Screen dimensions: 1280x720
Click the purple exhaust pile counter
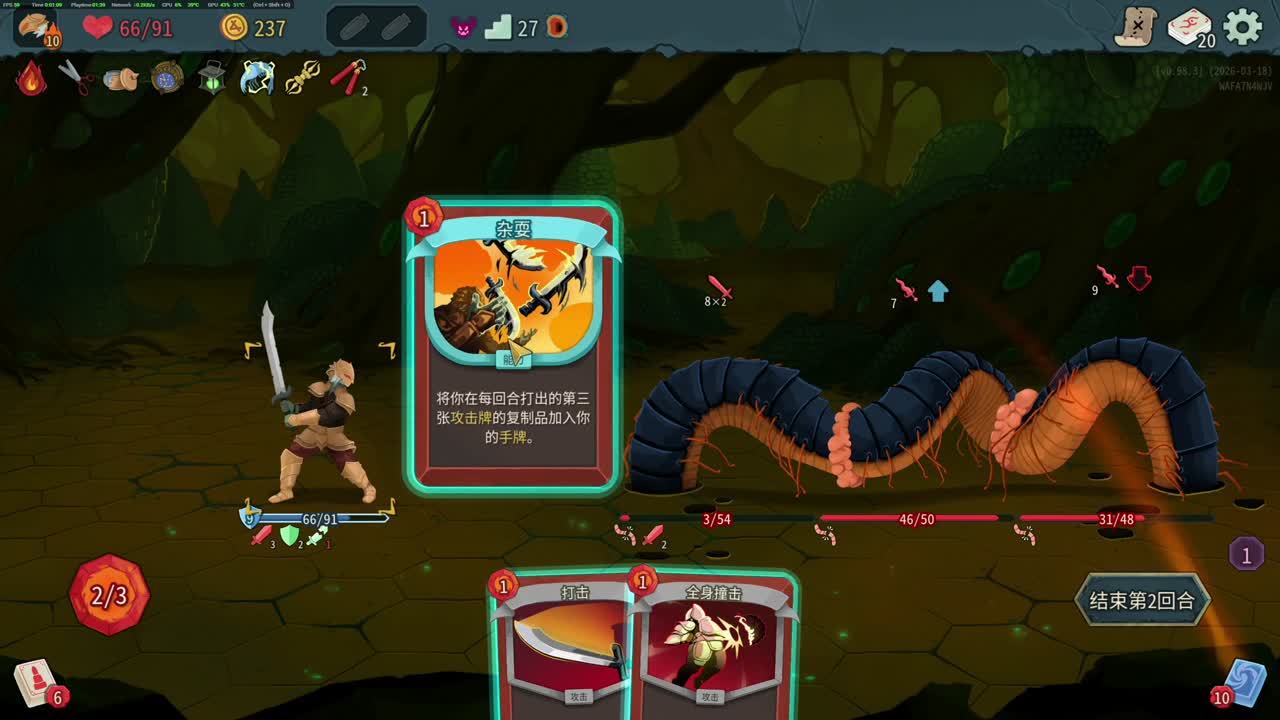click(1246, 554)
